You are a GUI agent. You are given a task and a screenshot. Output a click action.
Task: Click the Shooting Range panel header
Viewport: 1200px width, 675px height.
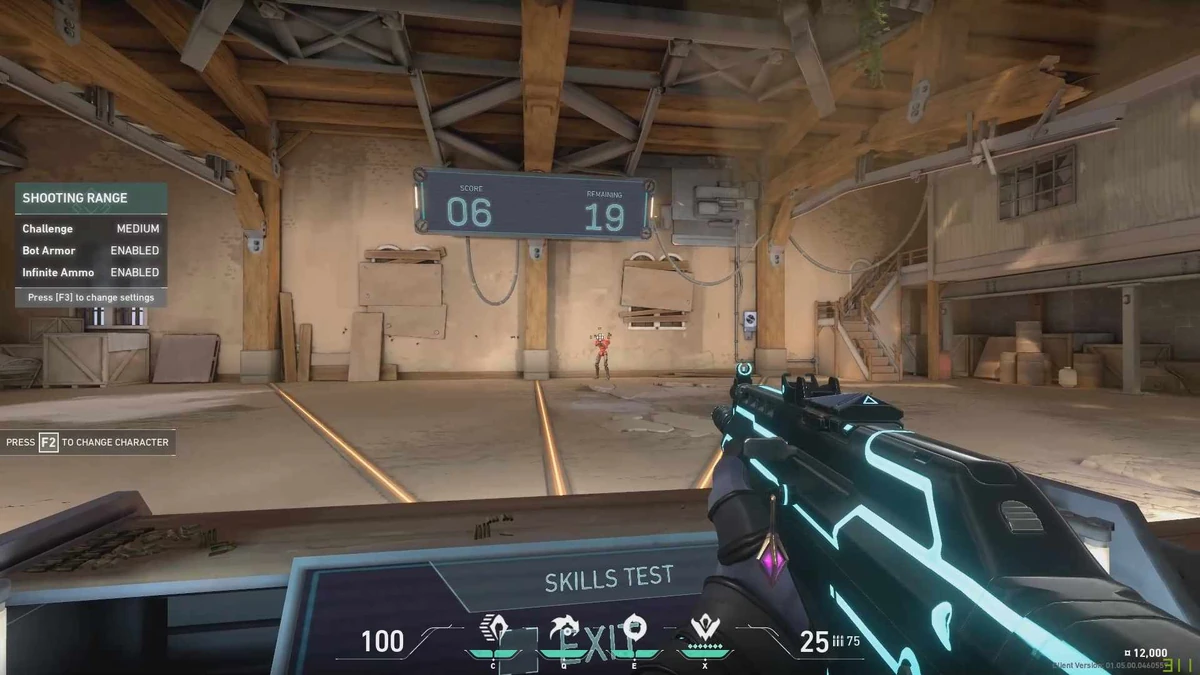(90, 198)
